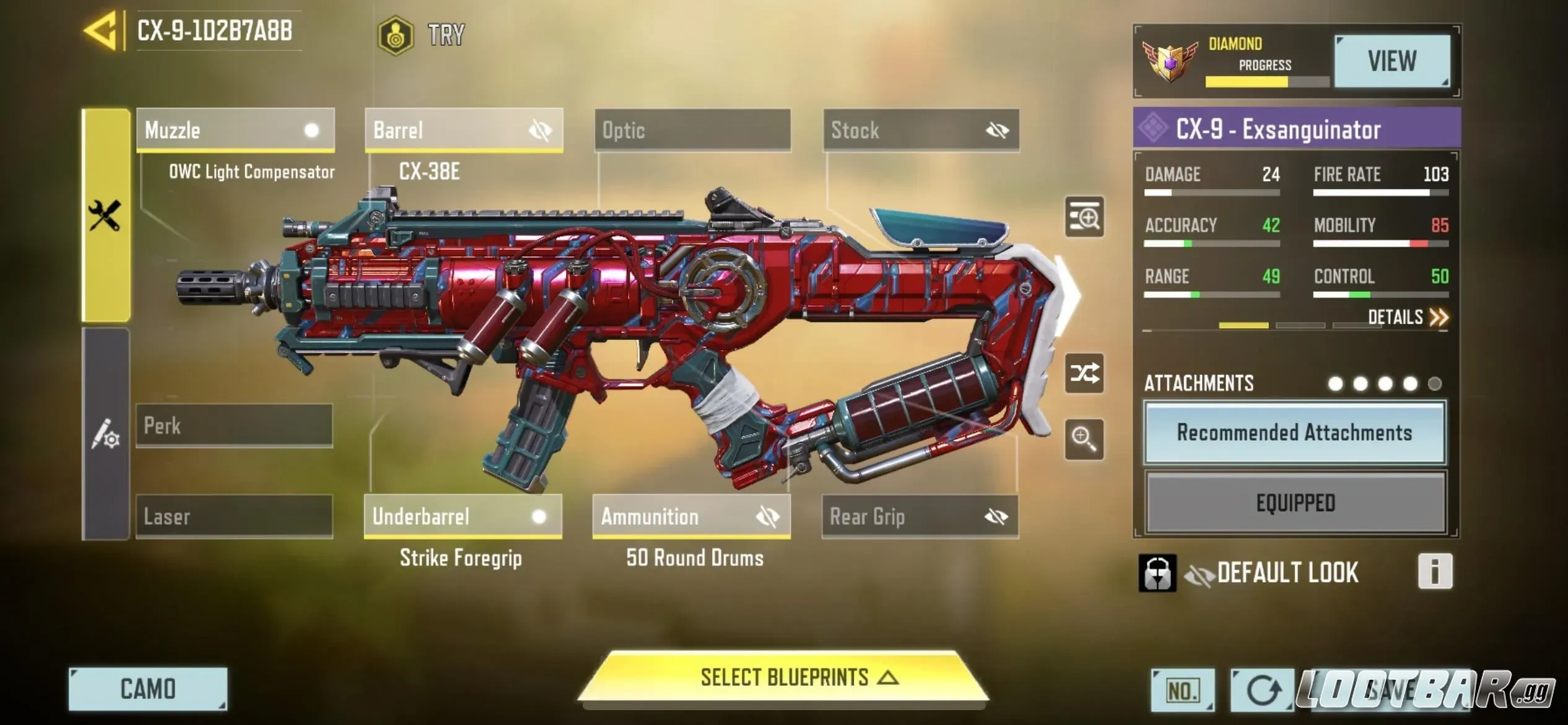Screen dimensions: 1568x725
Task: Try the weapon in the firing range
Action: [422, 35]
